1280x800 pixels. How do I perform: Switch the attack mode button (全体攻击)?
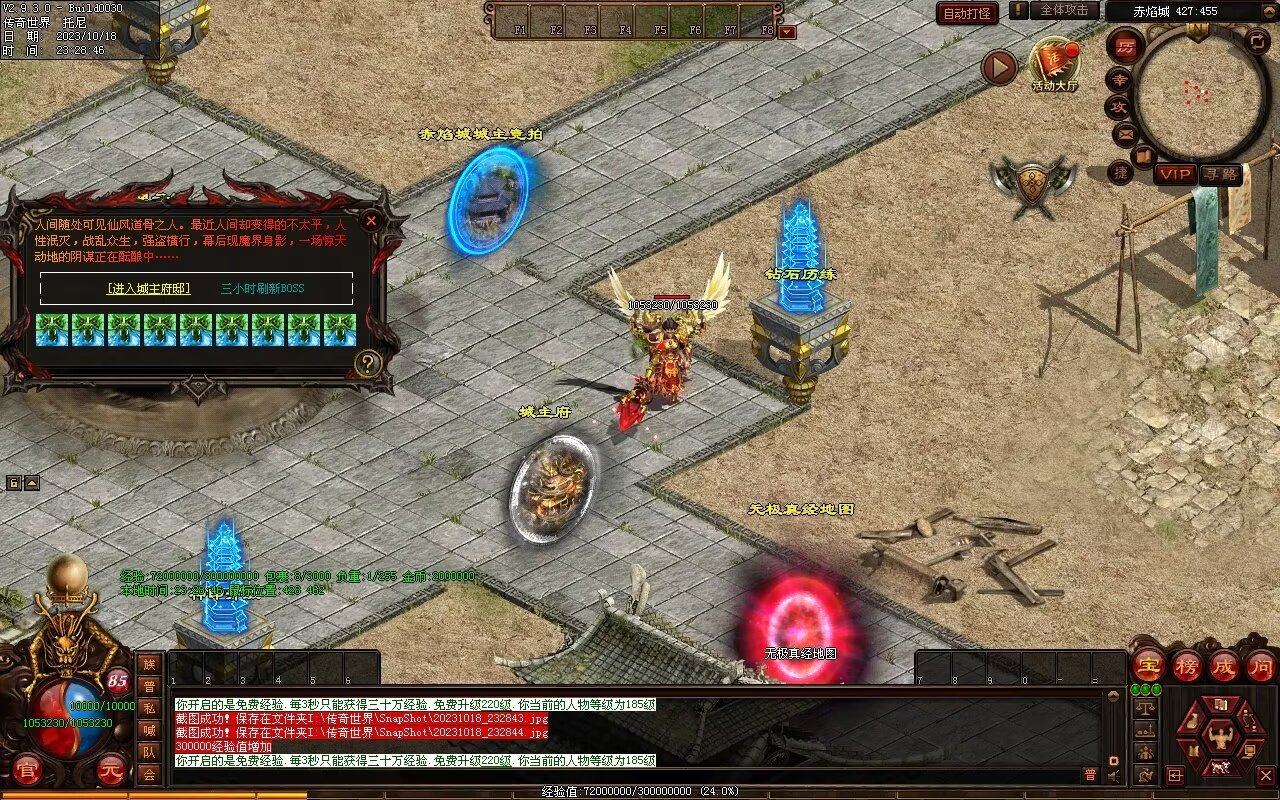point(1064,10)
